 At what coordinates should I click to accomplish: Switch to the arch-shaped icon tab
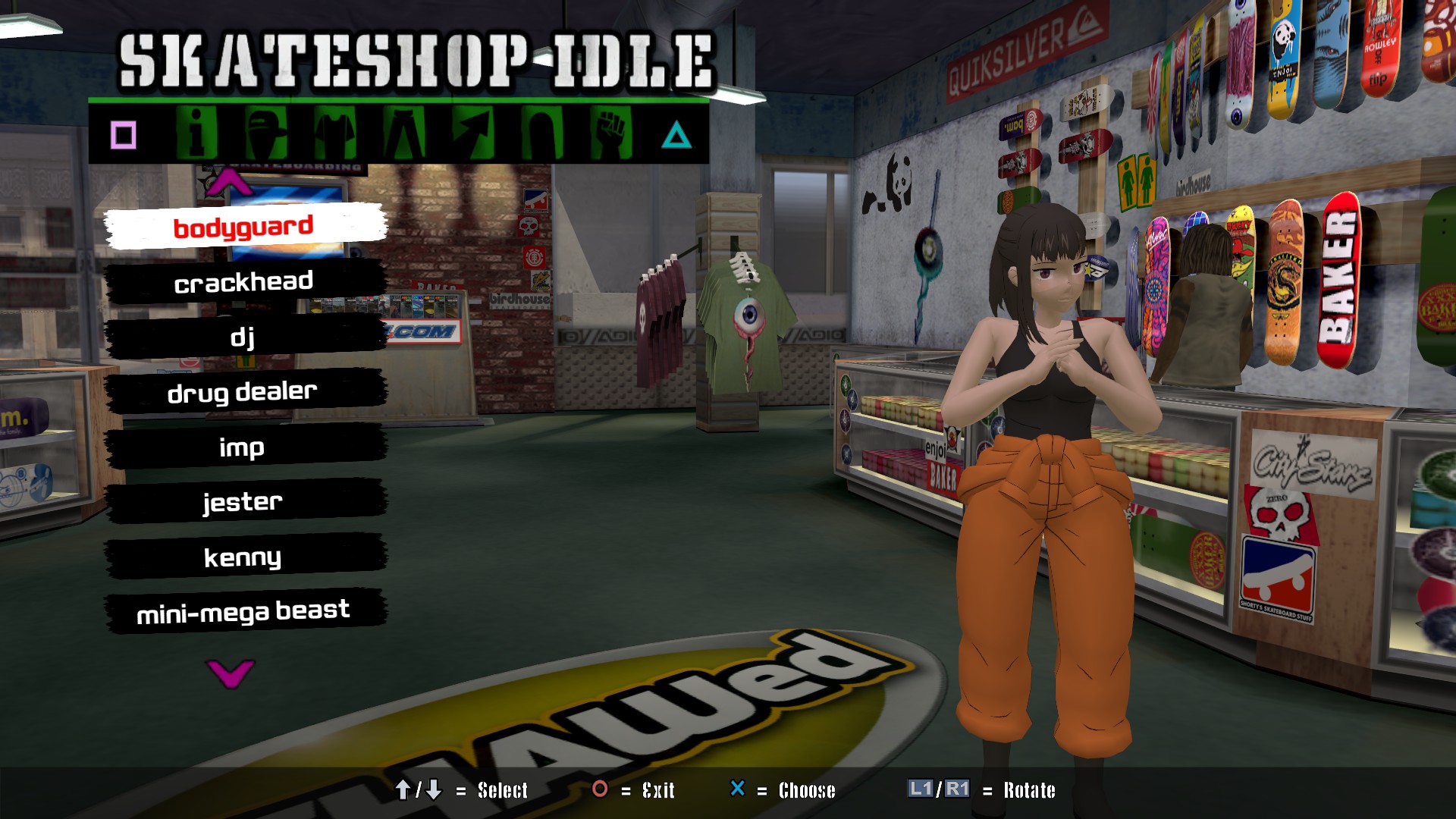(542, 133)
